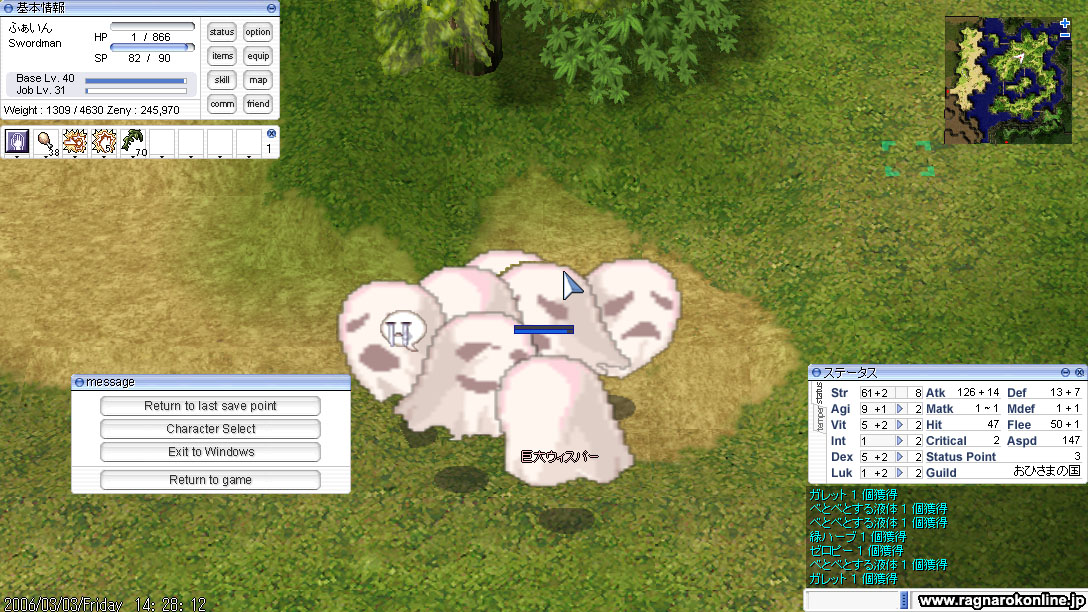Open the items inventory
The width and height of the screenshot is (1088, 612).
click(x=222, y=56)
